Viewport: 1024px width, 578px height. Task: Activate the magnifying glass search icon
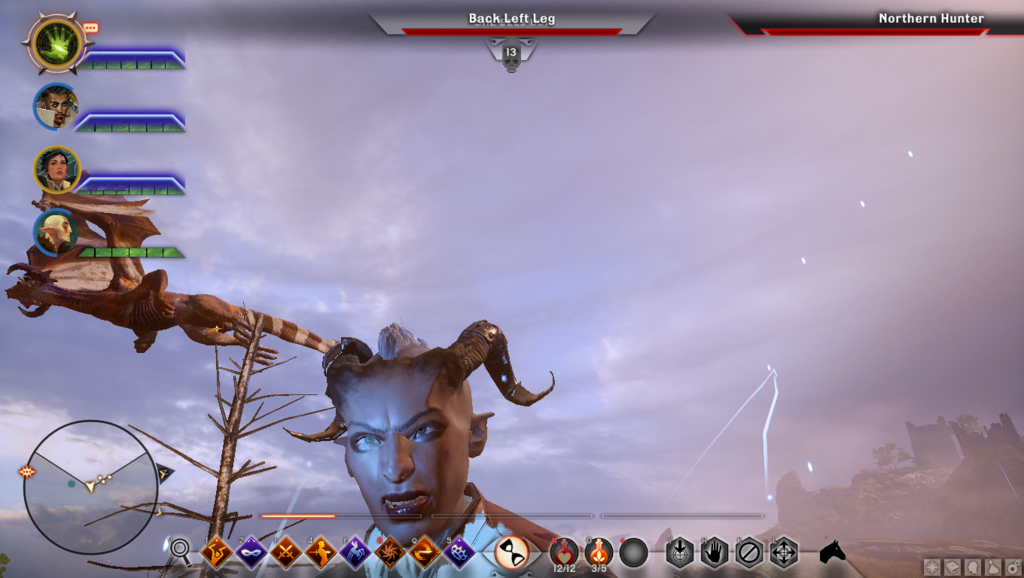tap(180, 549)
